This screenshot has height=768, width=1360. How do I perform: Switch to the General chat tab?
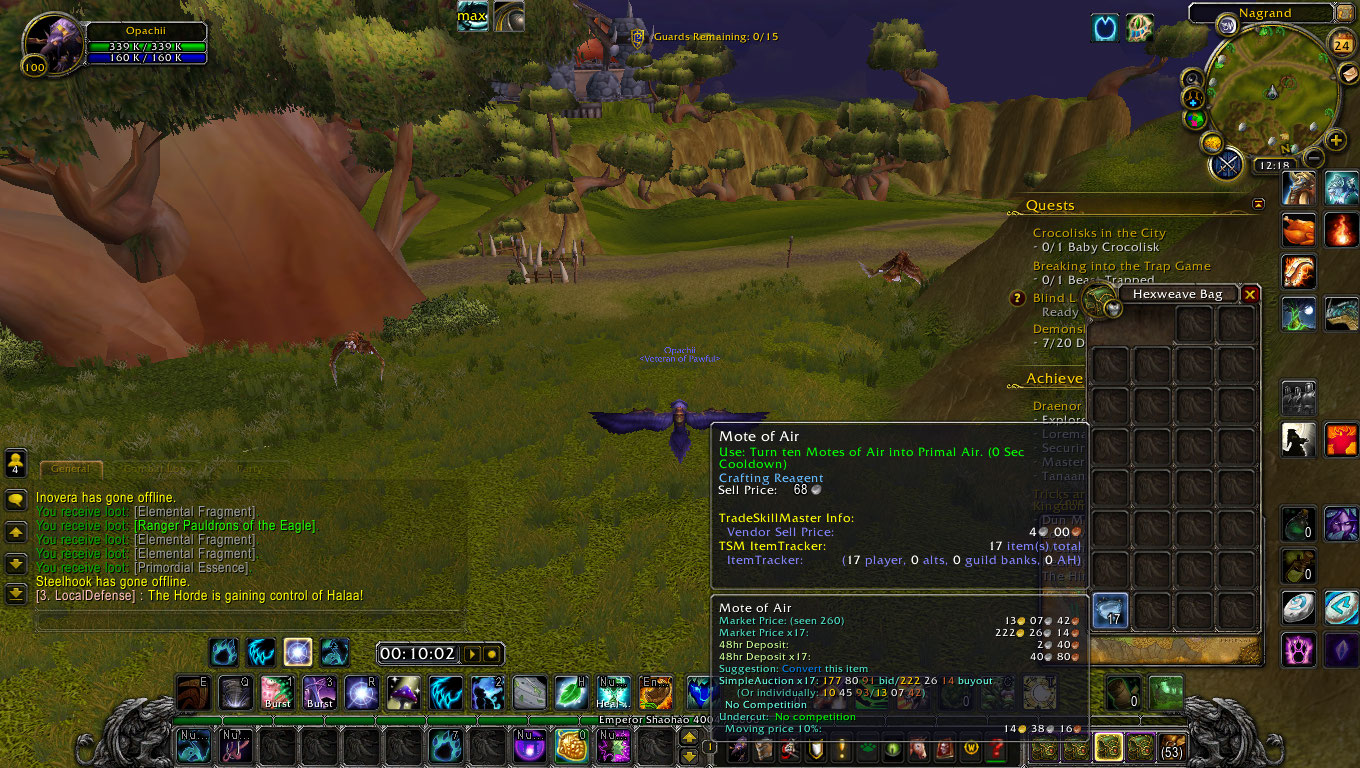pyautogui.click(x=70, y=468)
